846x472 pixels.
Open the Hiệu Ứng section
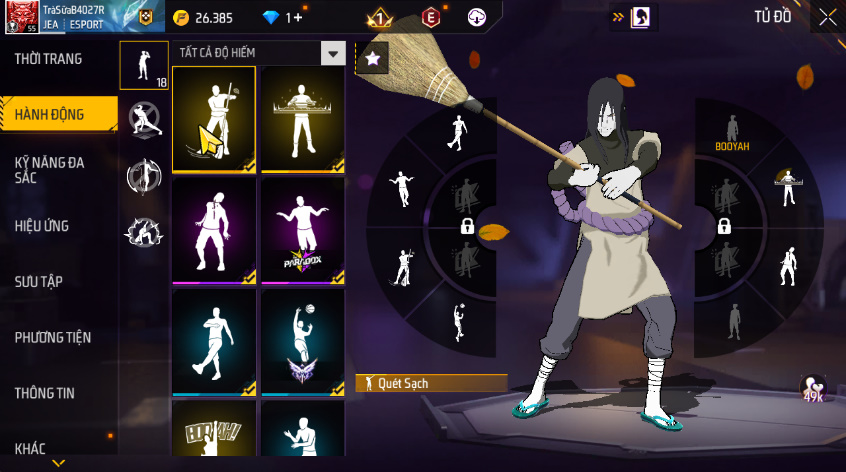pyautogui.click(x=42, y=226)
